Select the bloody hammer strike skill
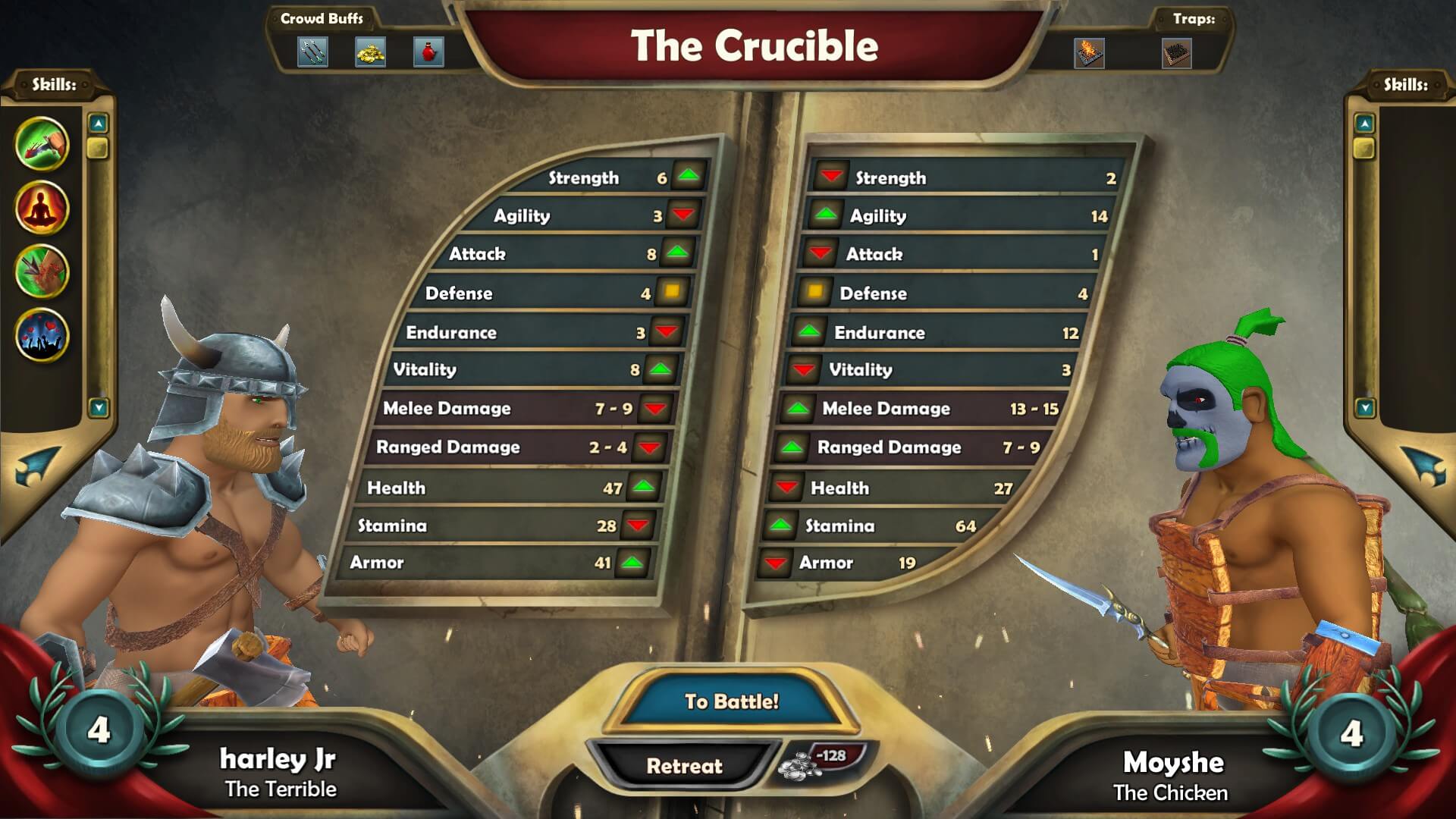Screen dimensions: 1456x819 (42, 143)
